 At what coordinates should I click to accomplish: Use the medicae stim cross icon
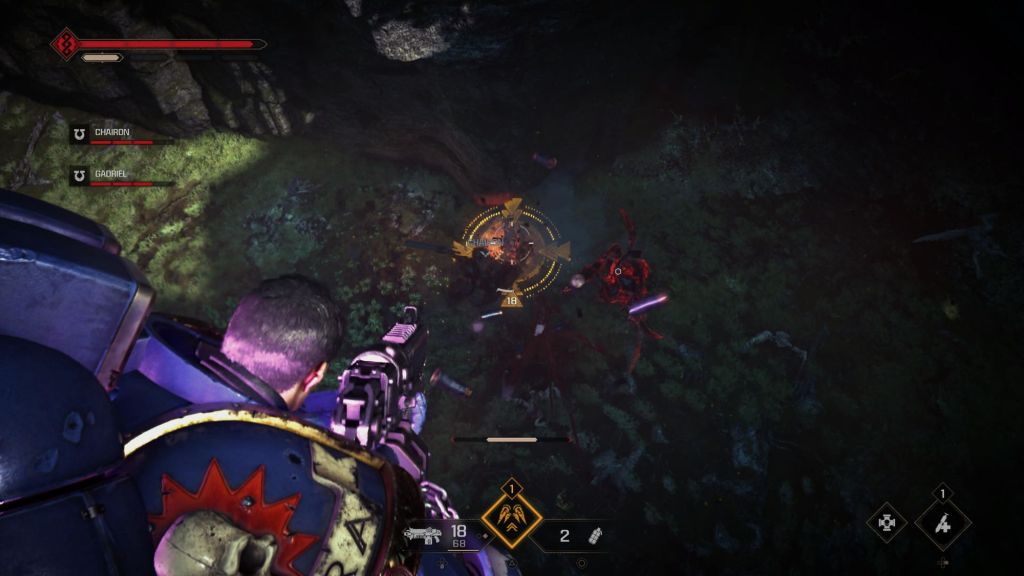(x=886, y=522)
